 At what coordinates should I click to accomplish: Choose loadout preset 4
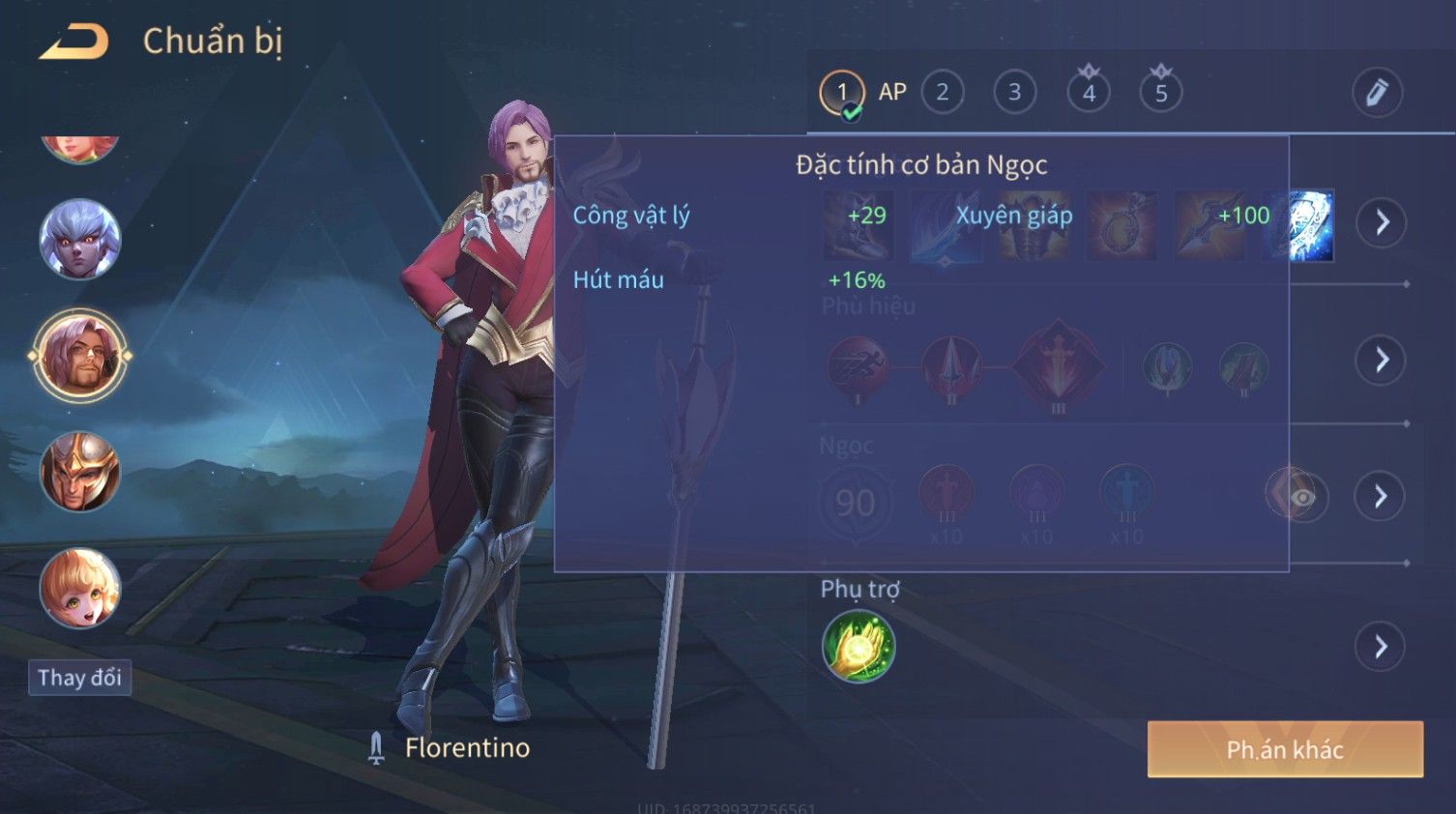coord(1089,93)
